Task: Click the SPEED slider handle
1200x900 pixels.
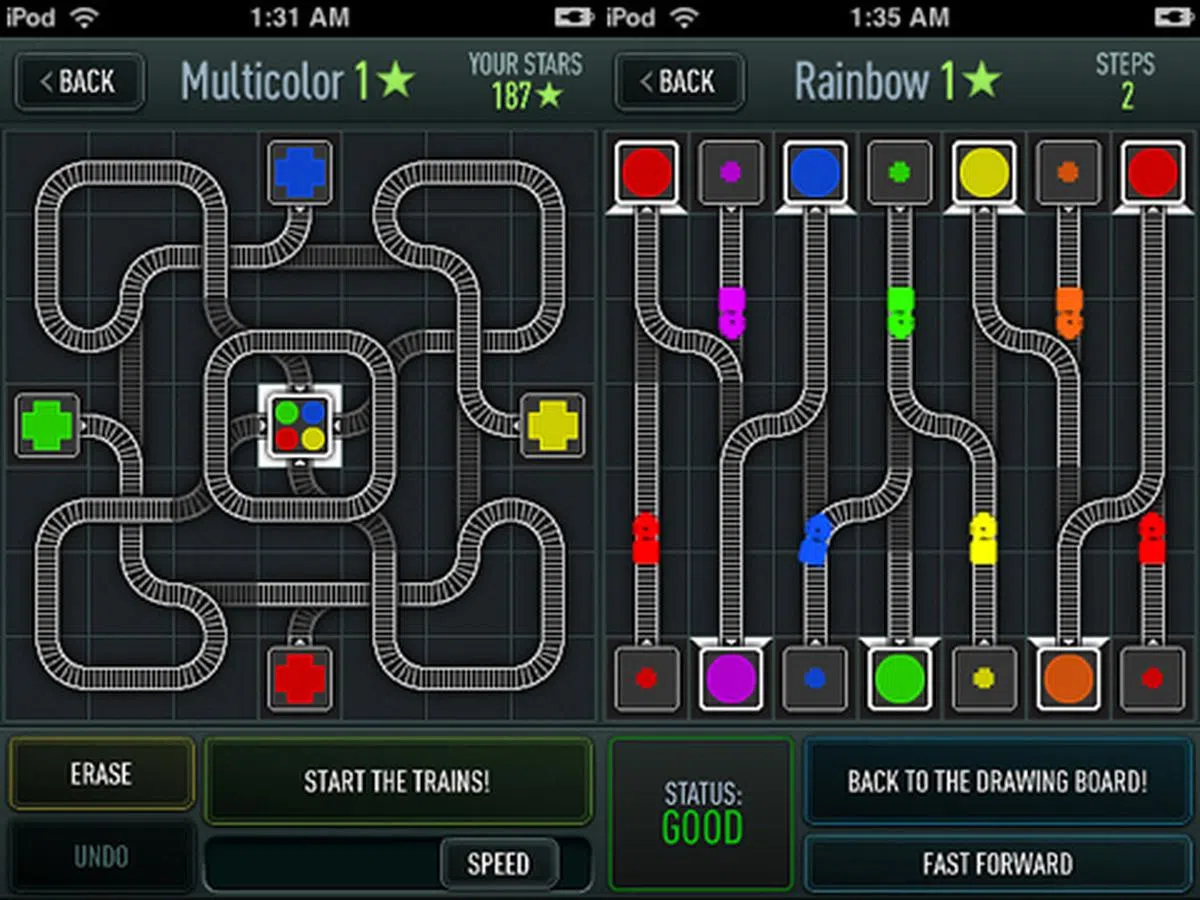Action: (498, 863)
